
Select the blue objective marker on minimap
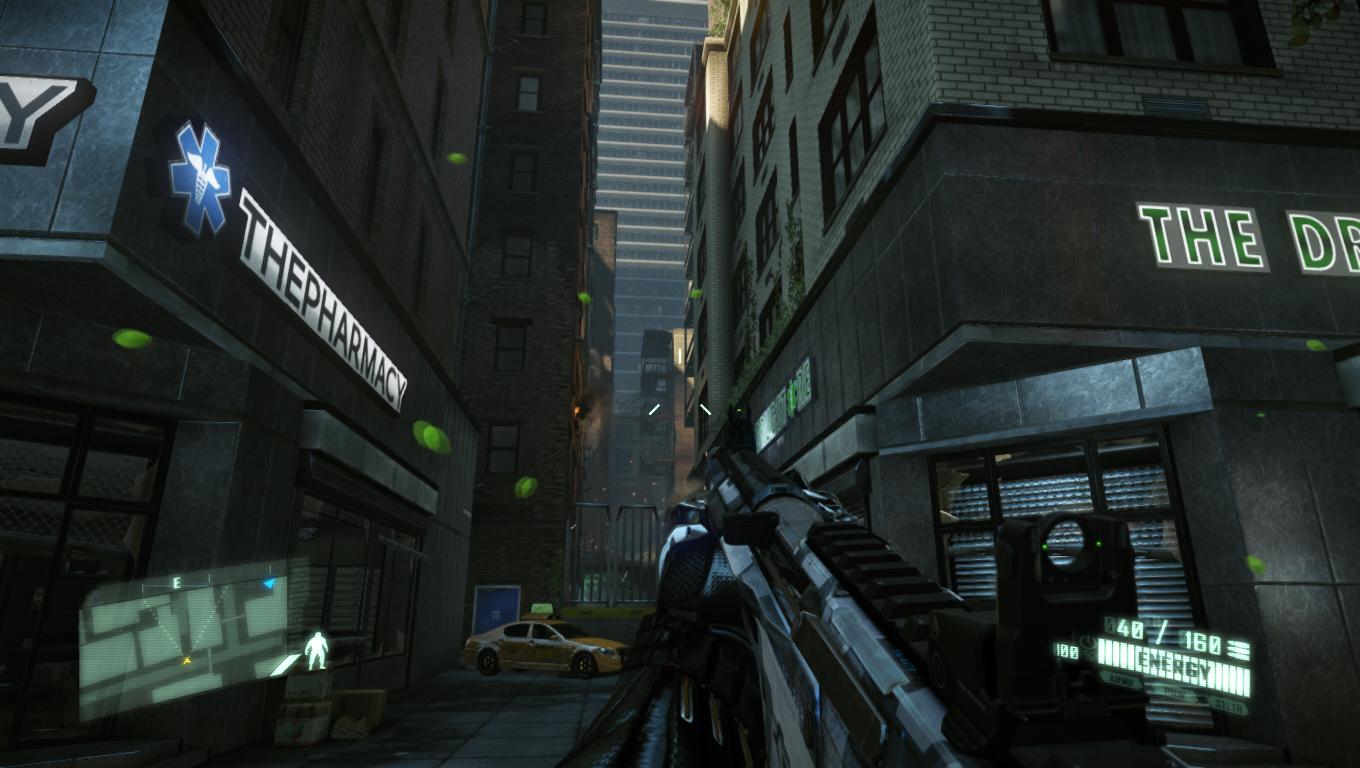268,583
